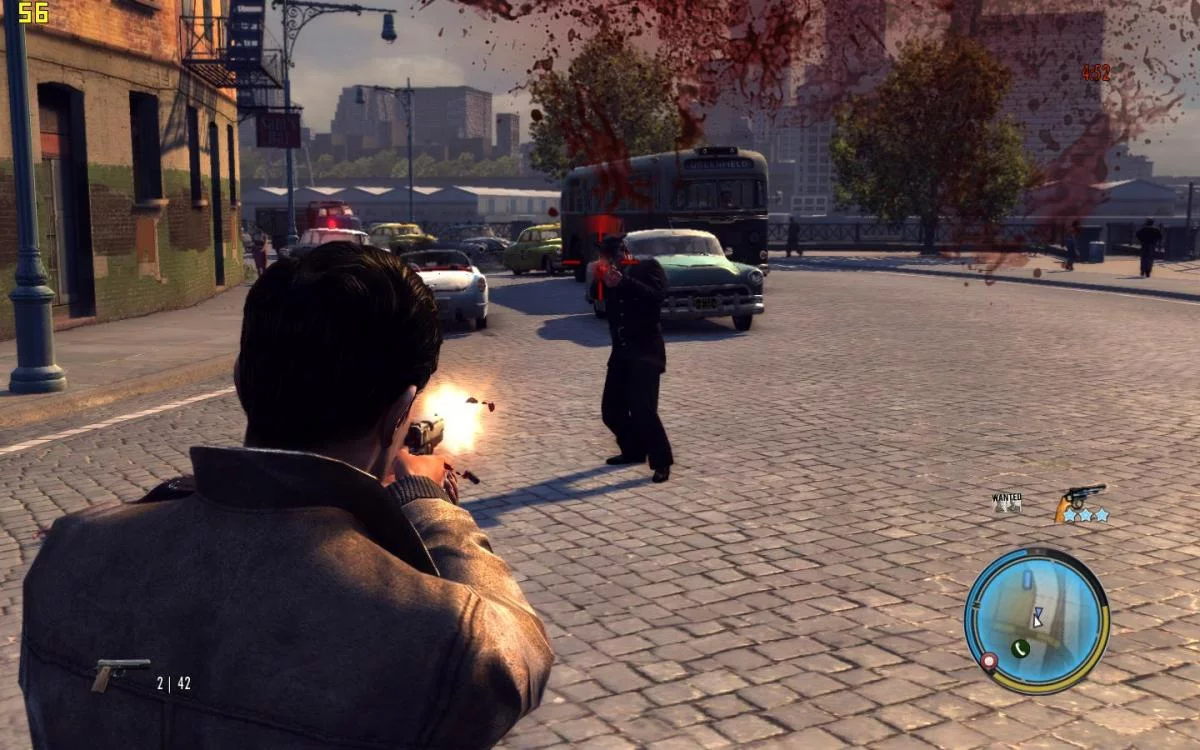Select the green phone marker on the minimap
The height and width of the screenshot is (750, 1200).
click(1020, 648)
